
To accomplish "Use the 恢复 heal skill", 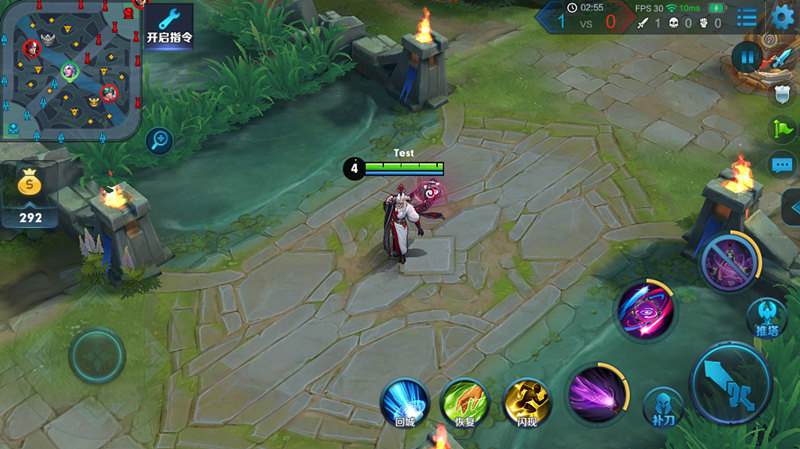I will coord(464,401).
